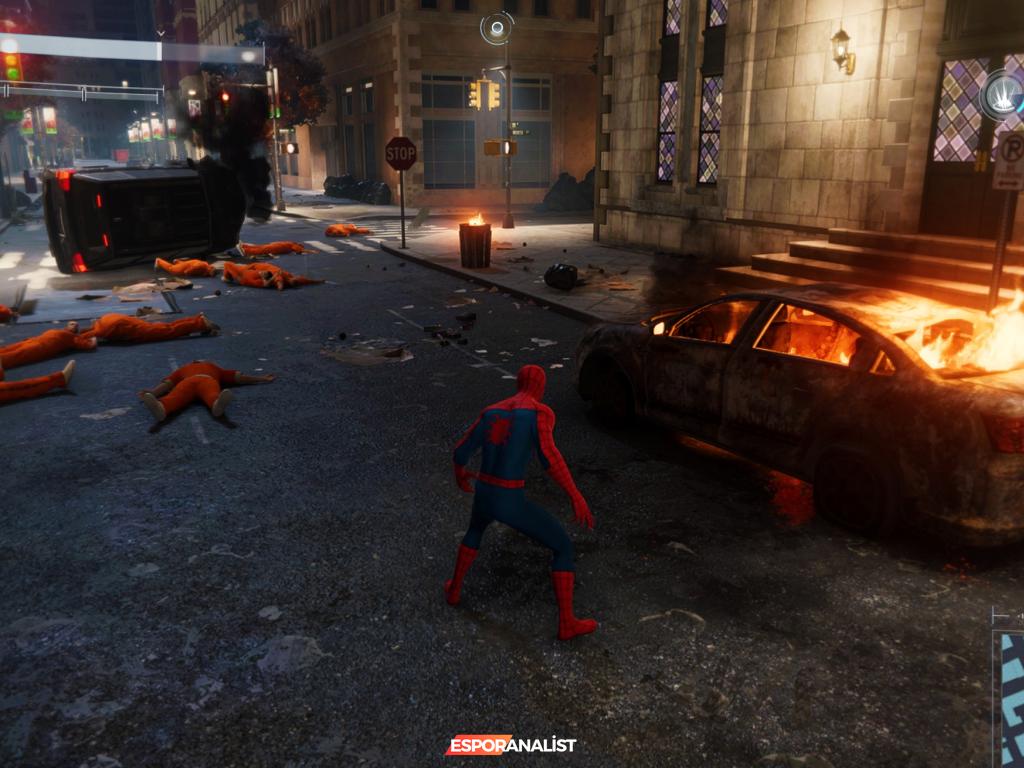The image size is (1024, 768).
Task: Click the ESPORANALIST watermark logo
Action: click(x=511, y=745)
